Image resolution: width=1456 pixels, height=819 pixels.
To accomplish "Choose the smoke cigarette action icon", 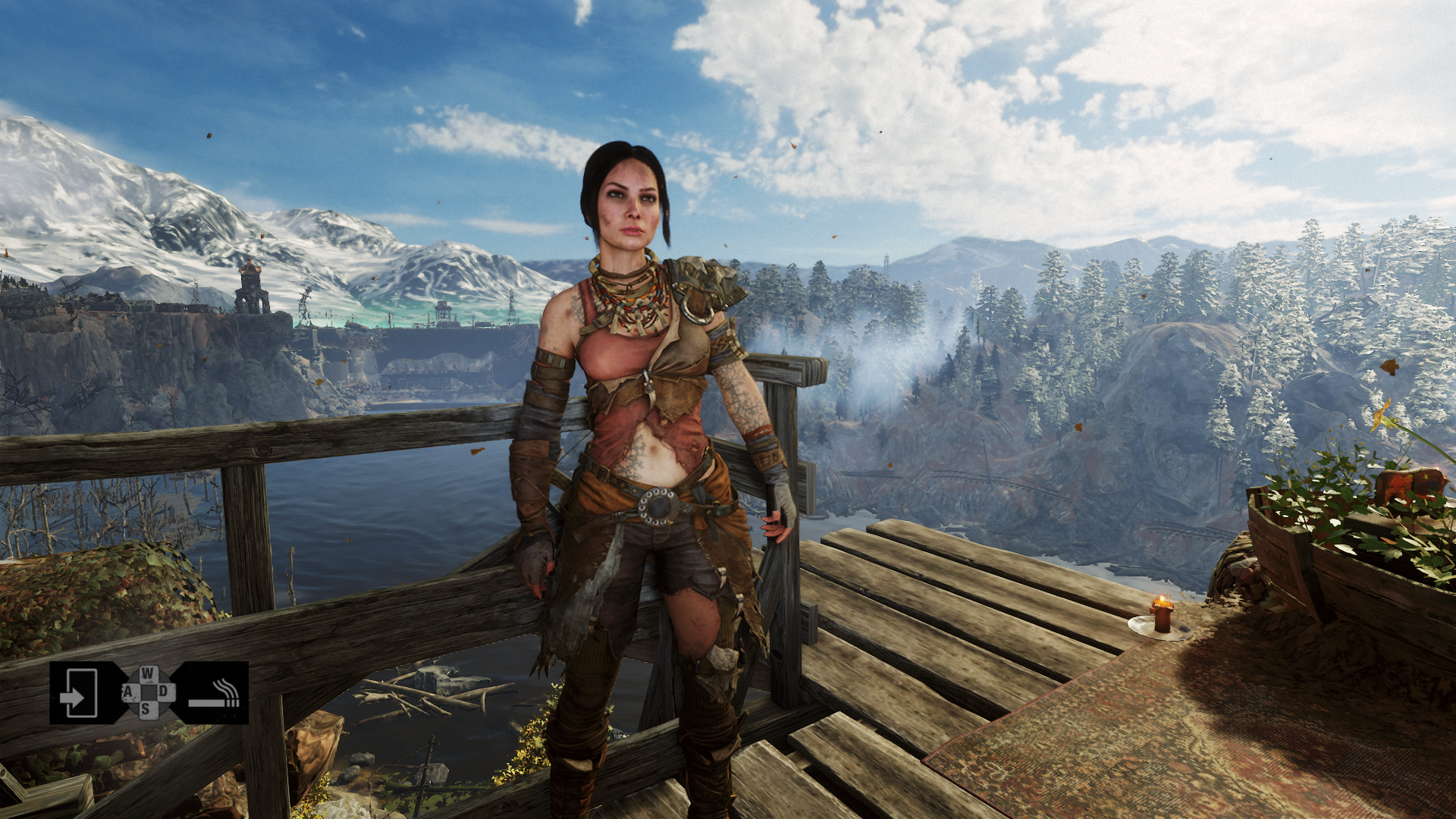I will pyautogui.click(x=215, y=693).
